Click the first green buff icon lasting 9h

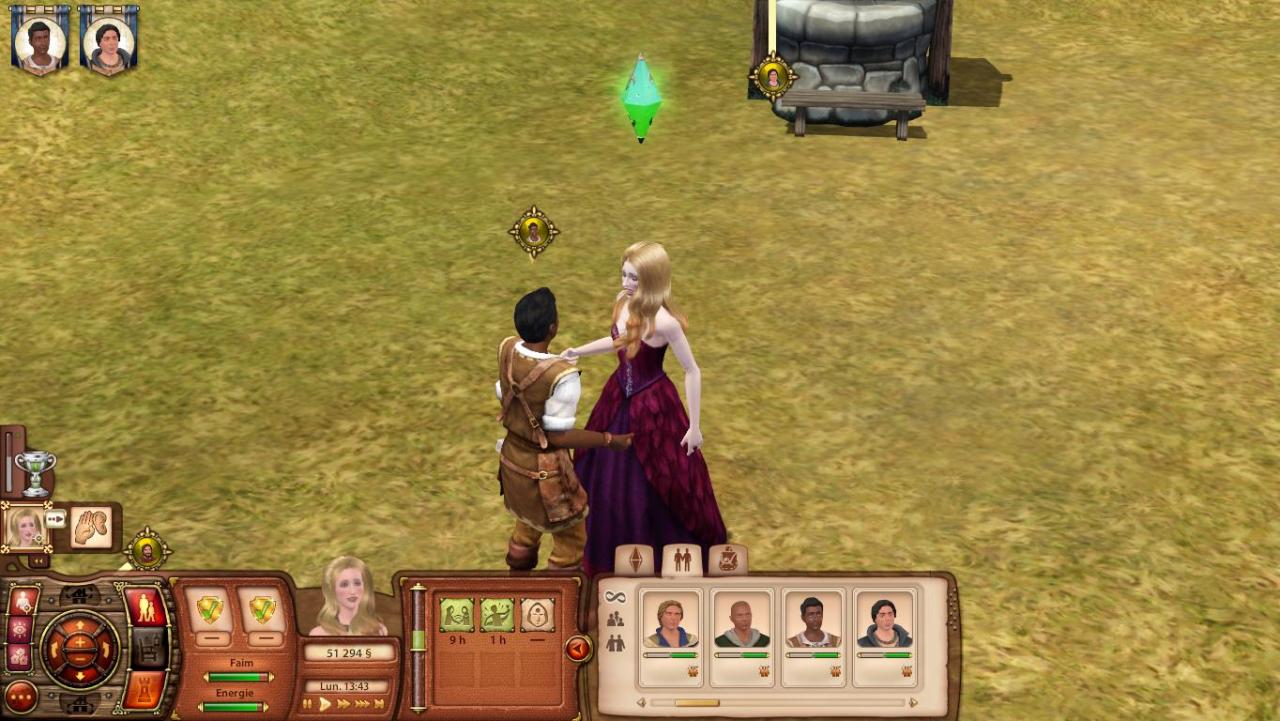457,615
